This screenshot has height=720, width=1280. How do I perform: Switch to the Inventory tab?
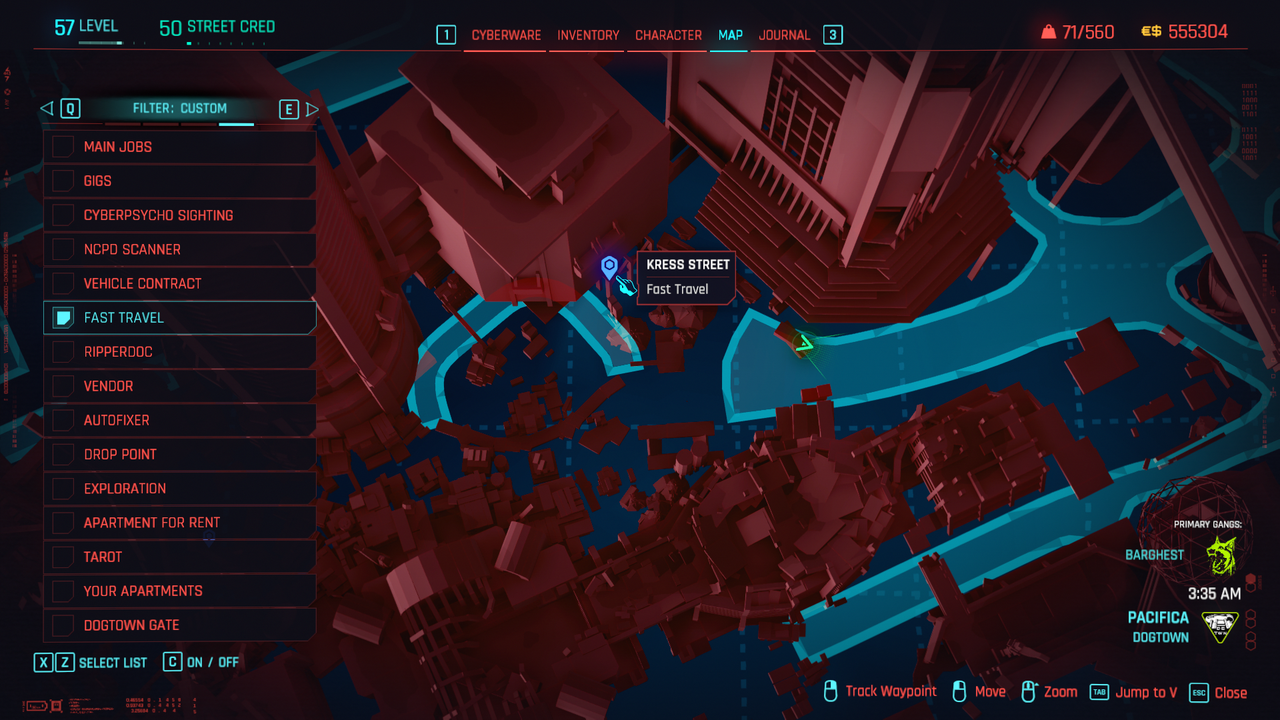point(588,35)
